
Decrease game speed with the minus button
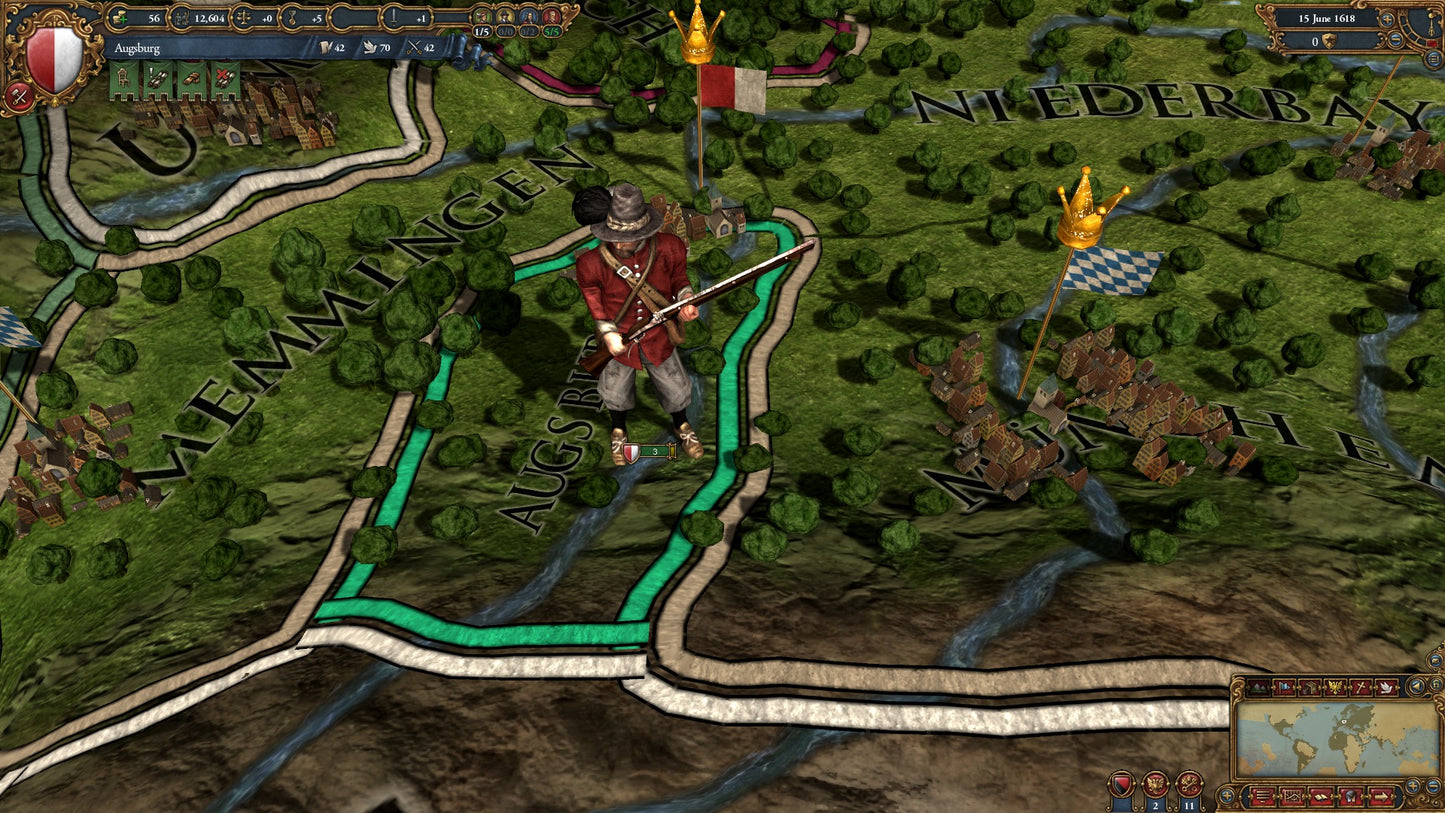(1396, 40)
